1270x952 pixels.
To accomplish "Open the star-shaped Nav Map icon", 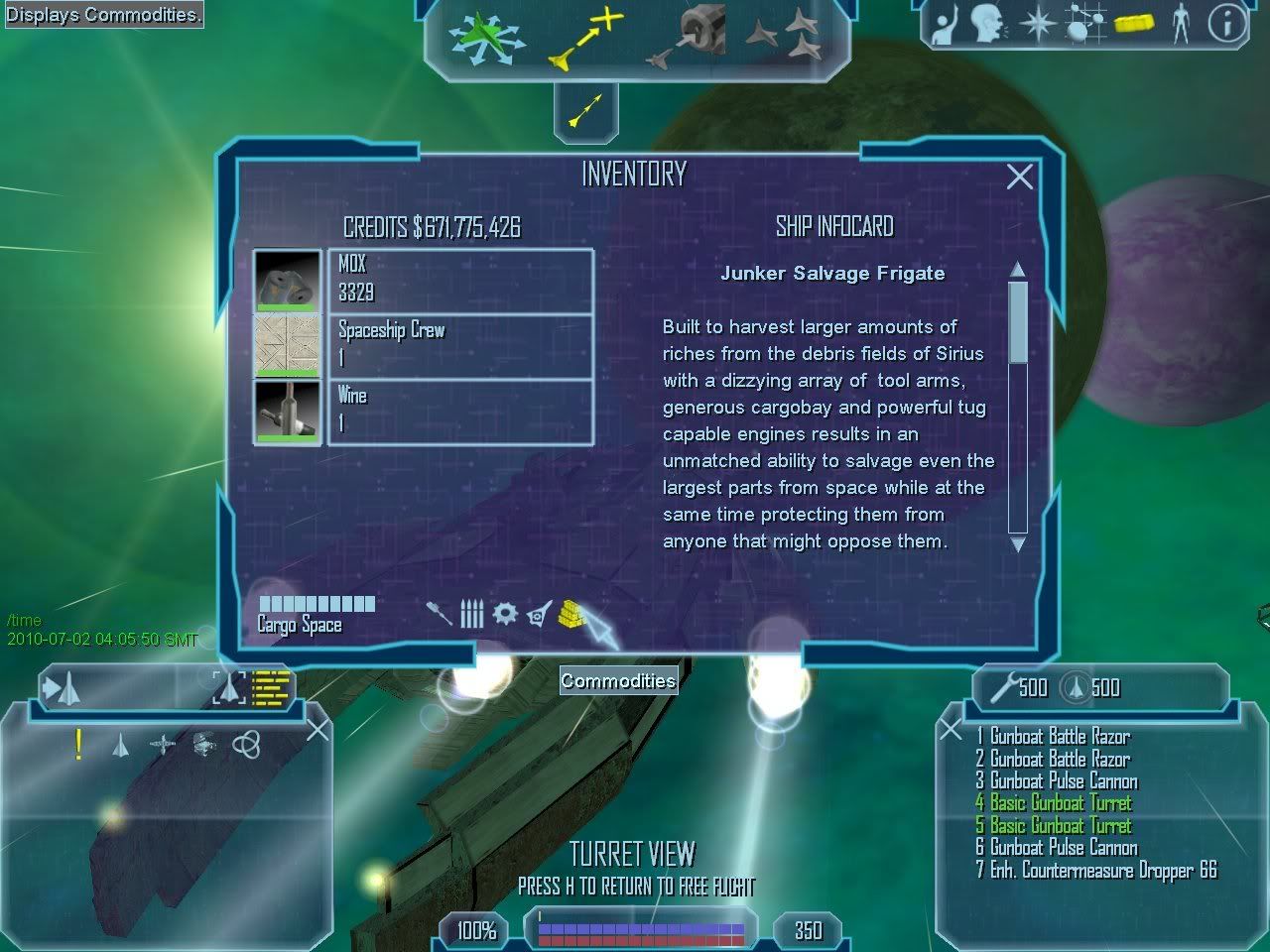I will click(x=1038, y=24).
